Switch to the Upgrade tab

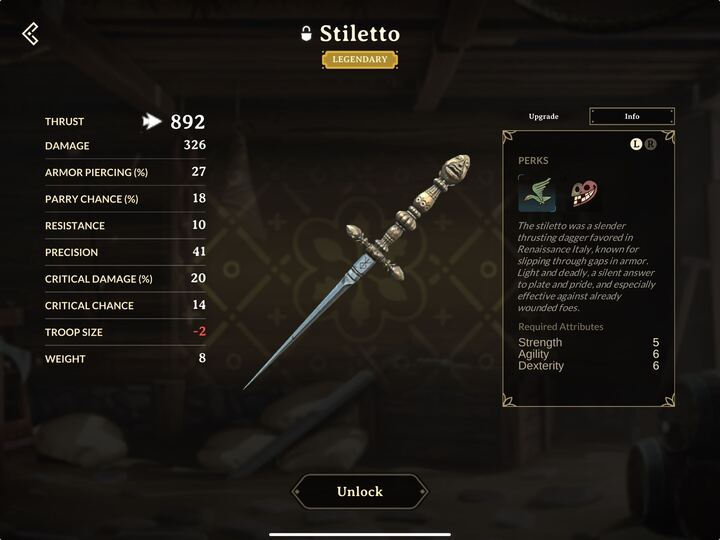pyautogui.click(x=543, y=117)
